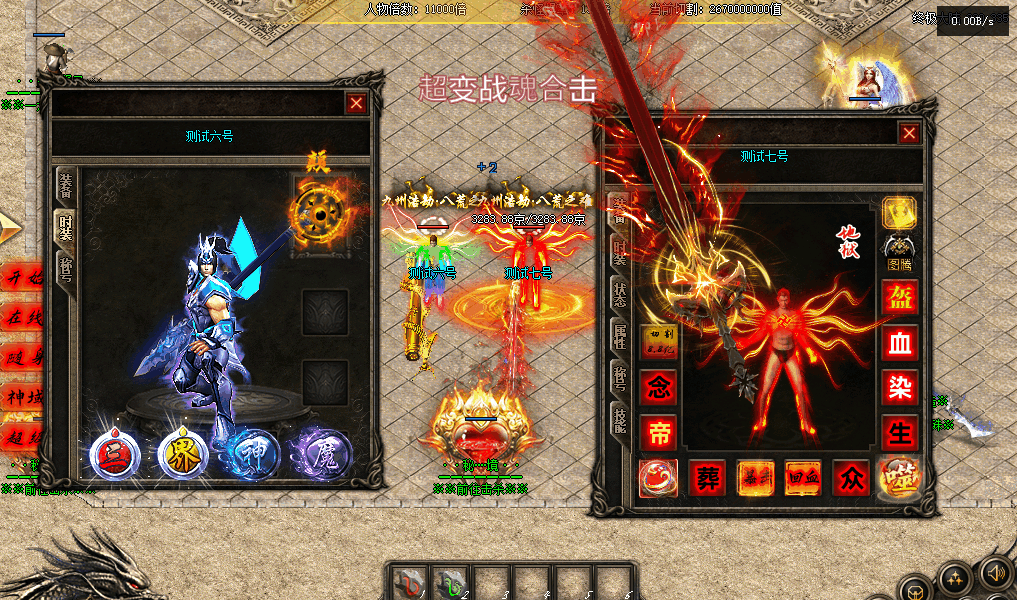This screenshot has width=1017, height=600.
Task: Select 时装 tab in 测试六号 panel
Action: coord(66,229)
